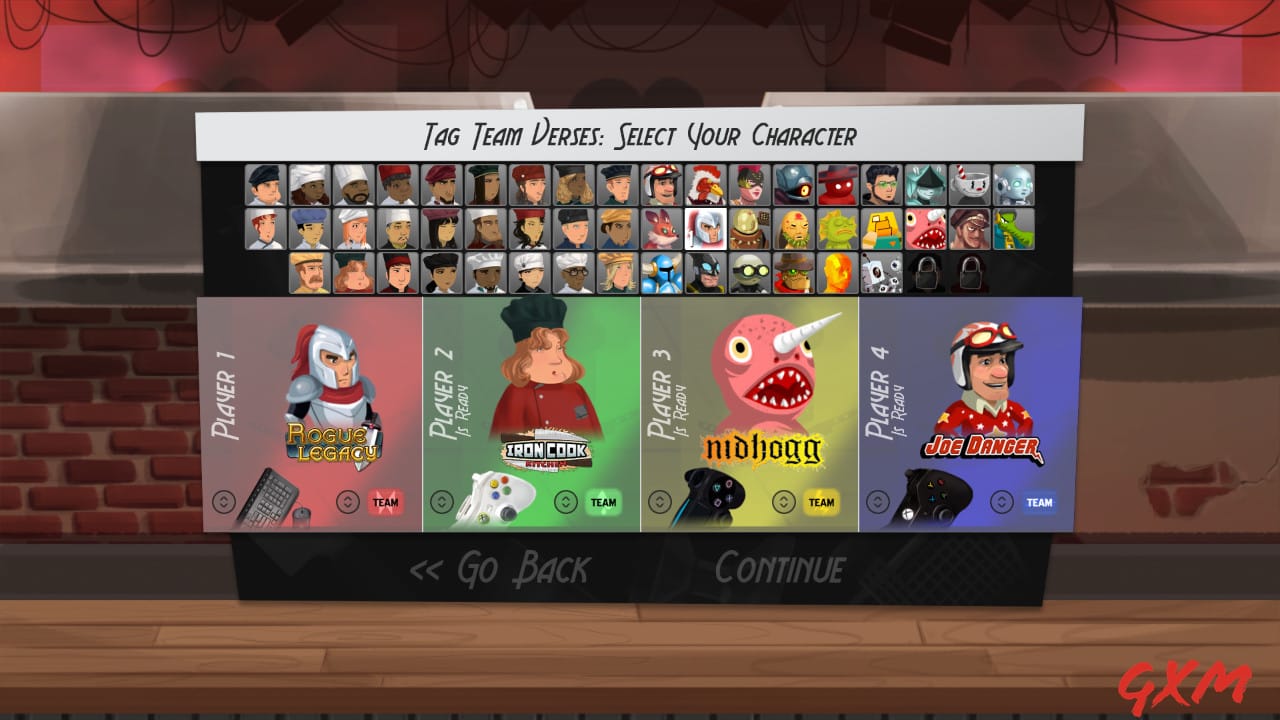The width and height of the screenshot is (1280, 720).
Task: Open Player 3's character cycle selector
Action: point(662,502)
